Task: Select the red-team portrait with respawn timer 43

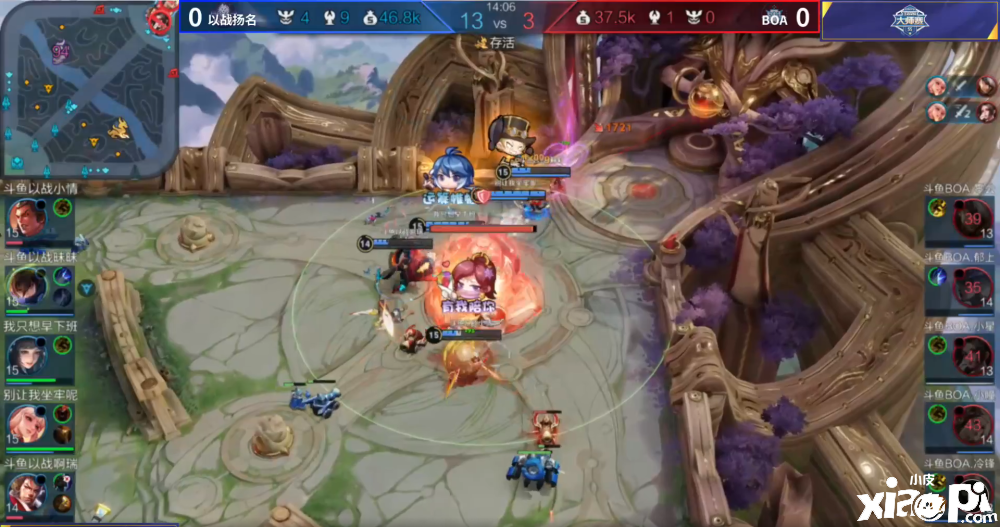Action: [972, 424]
